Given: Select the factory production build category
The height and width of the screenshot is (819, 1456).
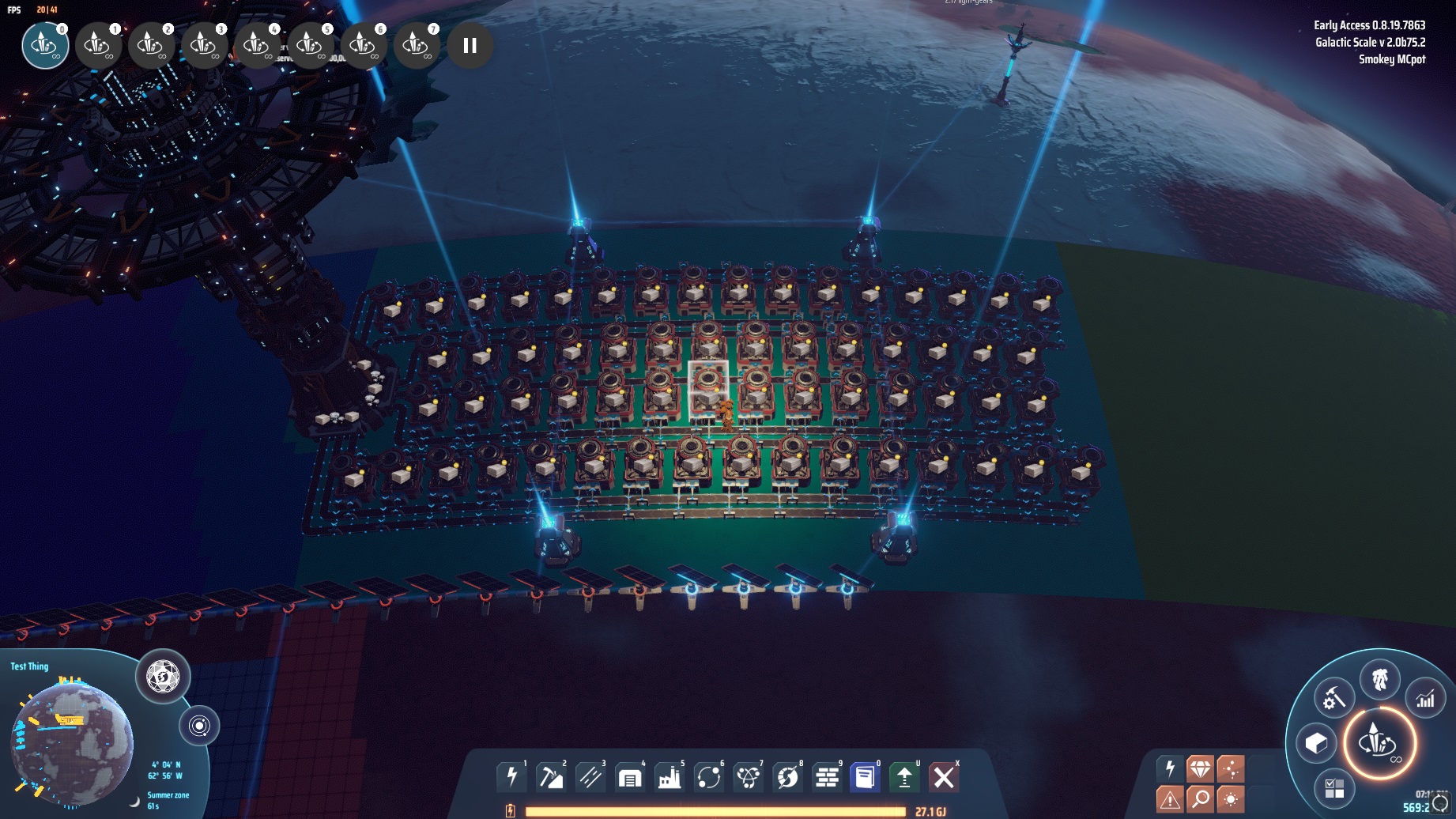Looking at the screenshot, I should 670,777.
